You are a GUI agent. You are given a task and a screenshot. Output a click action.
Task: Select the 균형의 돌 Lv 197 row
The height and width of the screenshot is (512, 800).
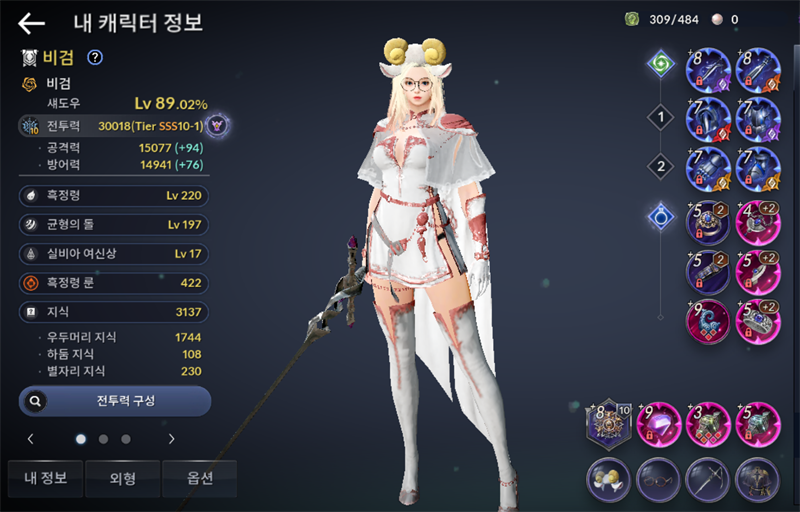point(115,225)
